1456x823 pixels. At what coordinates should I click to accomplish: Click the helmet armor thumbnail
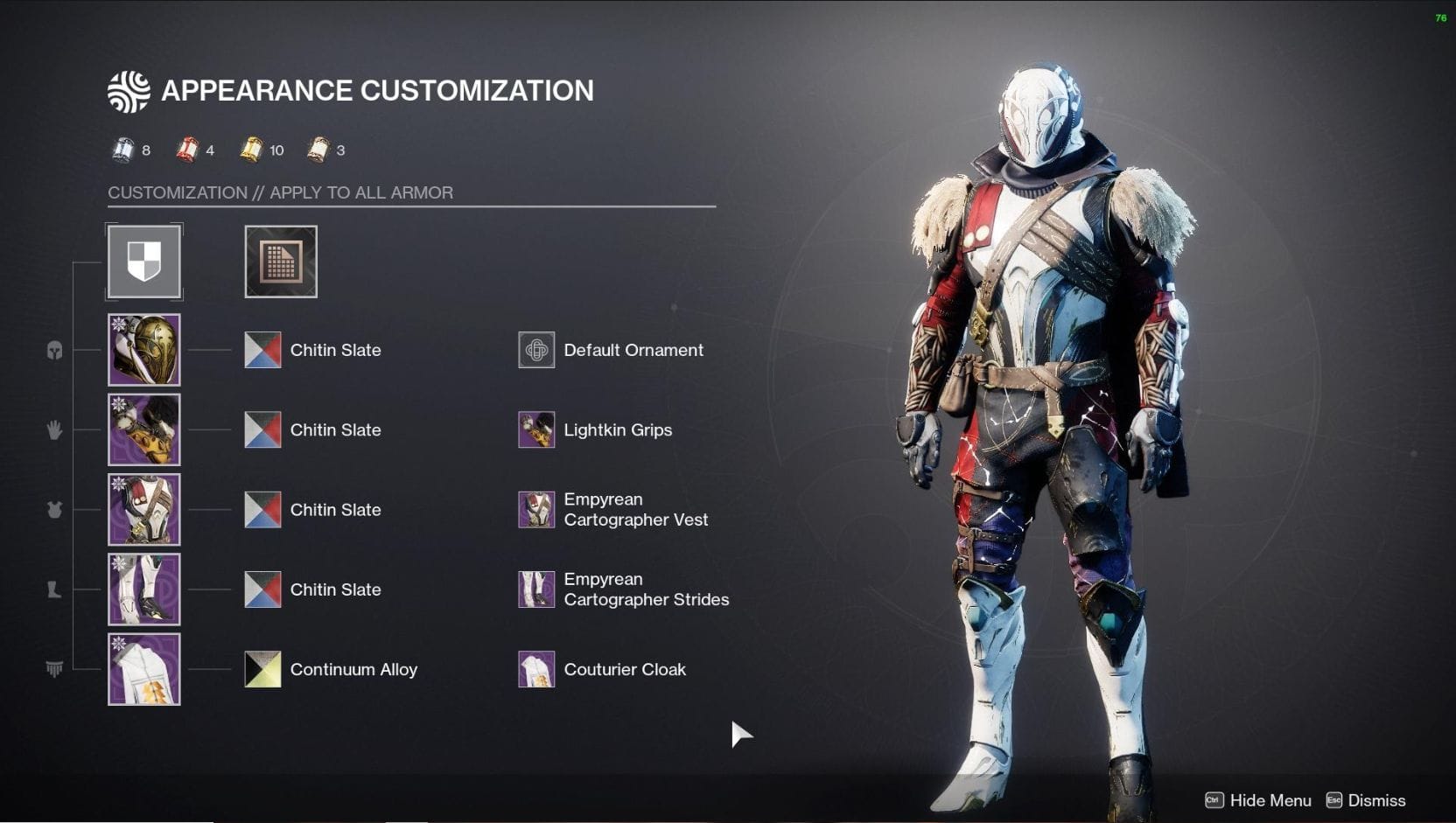(x=143, y=349)
